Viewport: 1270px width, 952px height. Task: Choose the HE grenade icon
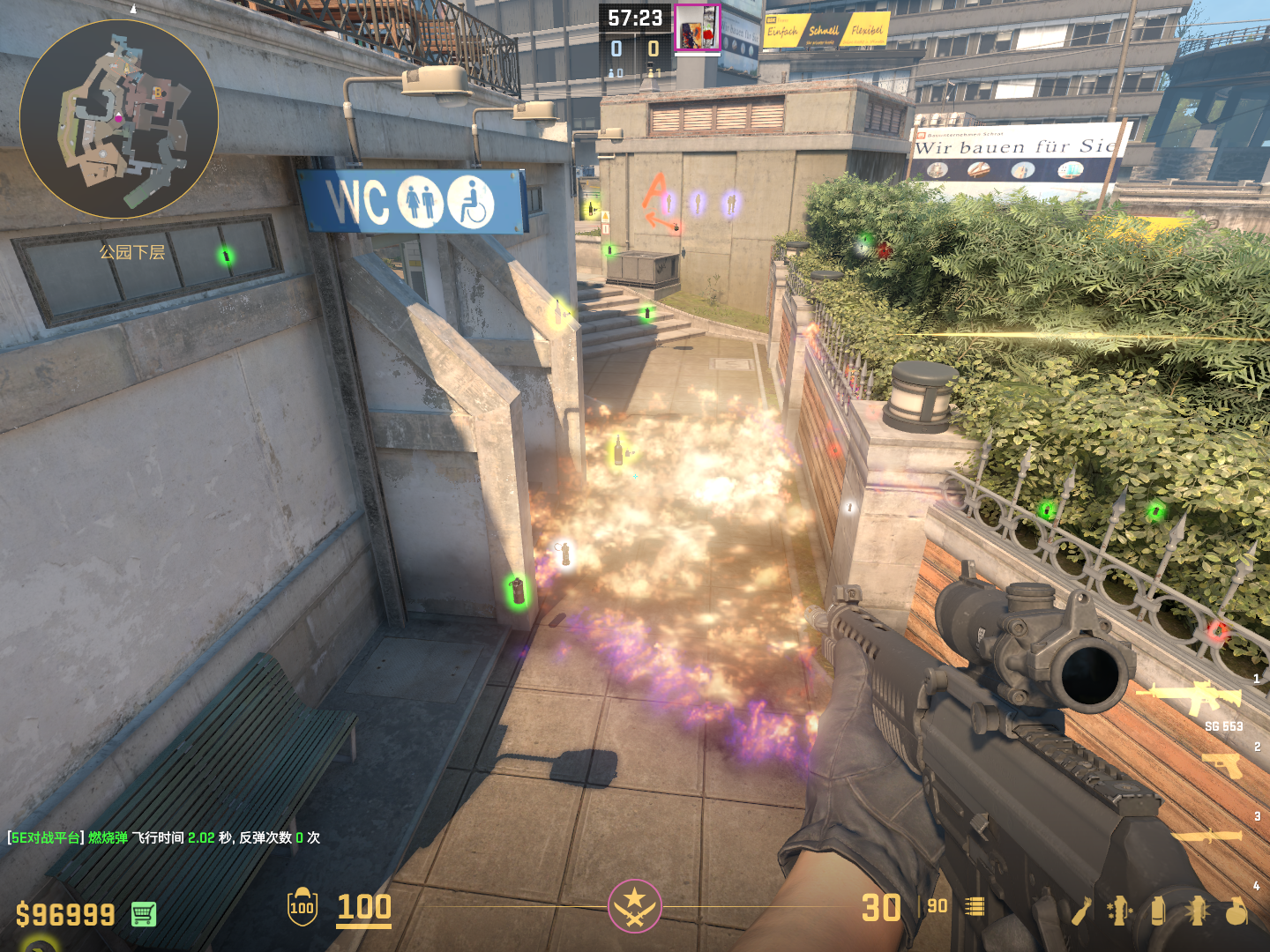[x=1236, y=911]
